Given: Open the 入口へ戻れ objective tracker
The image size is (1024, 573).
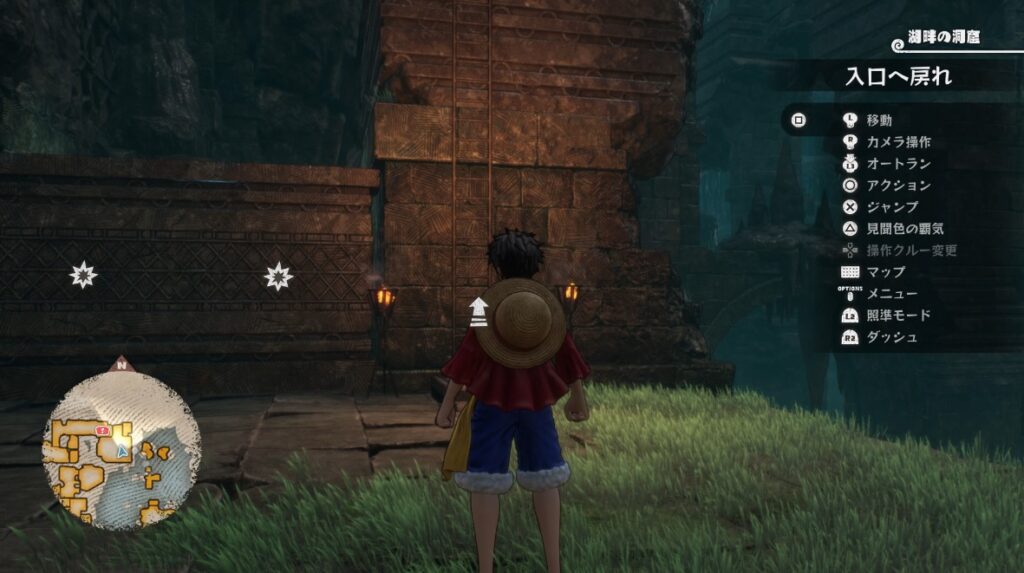Looking at the screenshot, I should pyautogui.click(x=898, y=76).
